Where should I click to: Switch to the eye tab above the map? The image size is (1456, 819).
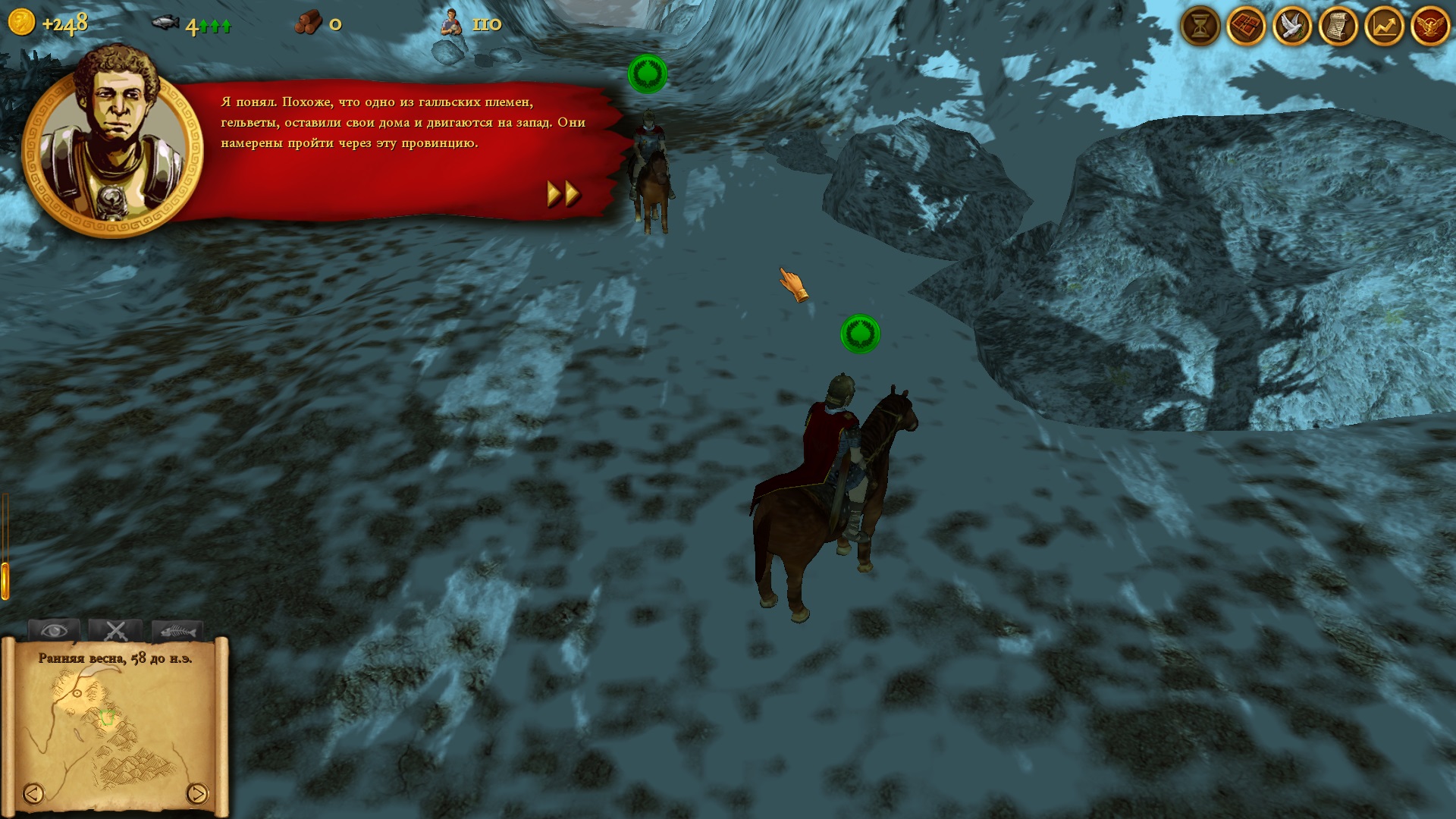(x=53, y=630)
